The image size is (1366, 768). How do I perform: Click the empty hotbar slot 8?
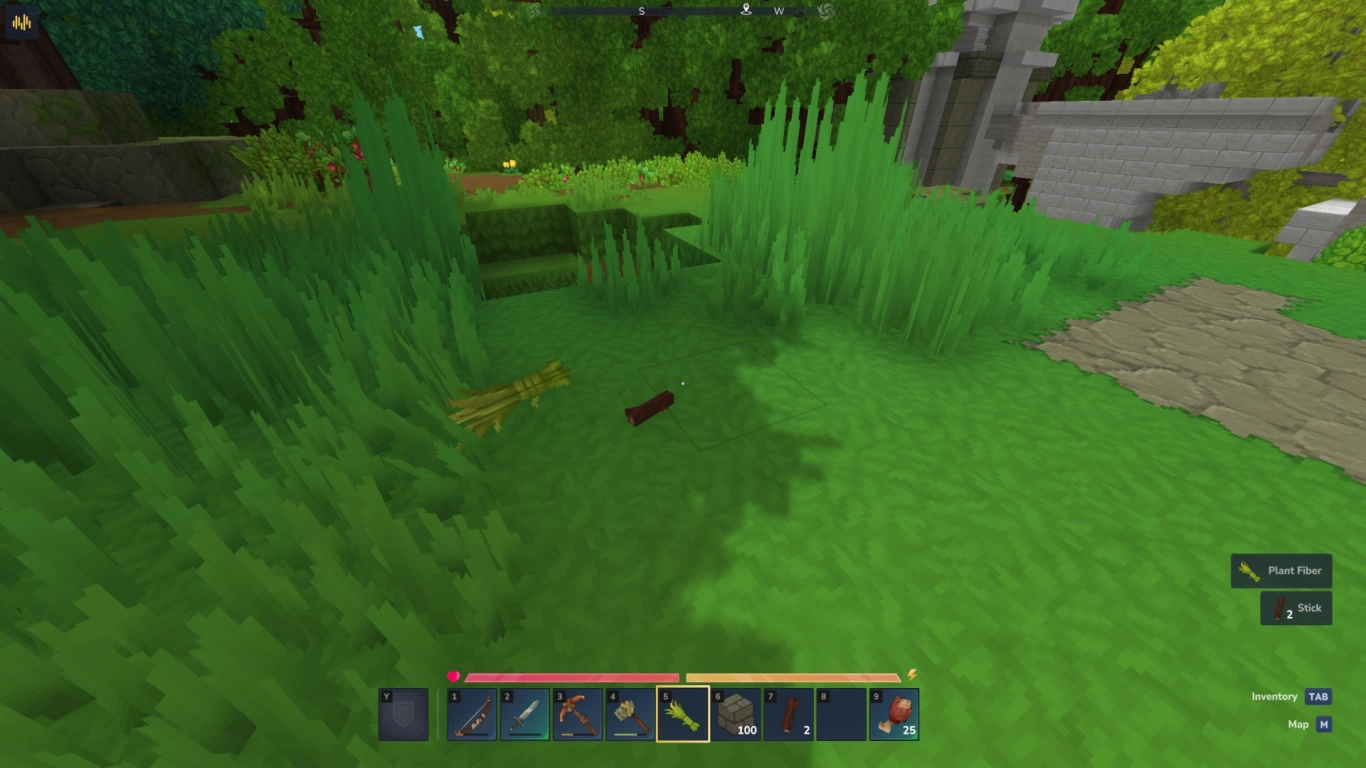point(841,714)
